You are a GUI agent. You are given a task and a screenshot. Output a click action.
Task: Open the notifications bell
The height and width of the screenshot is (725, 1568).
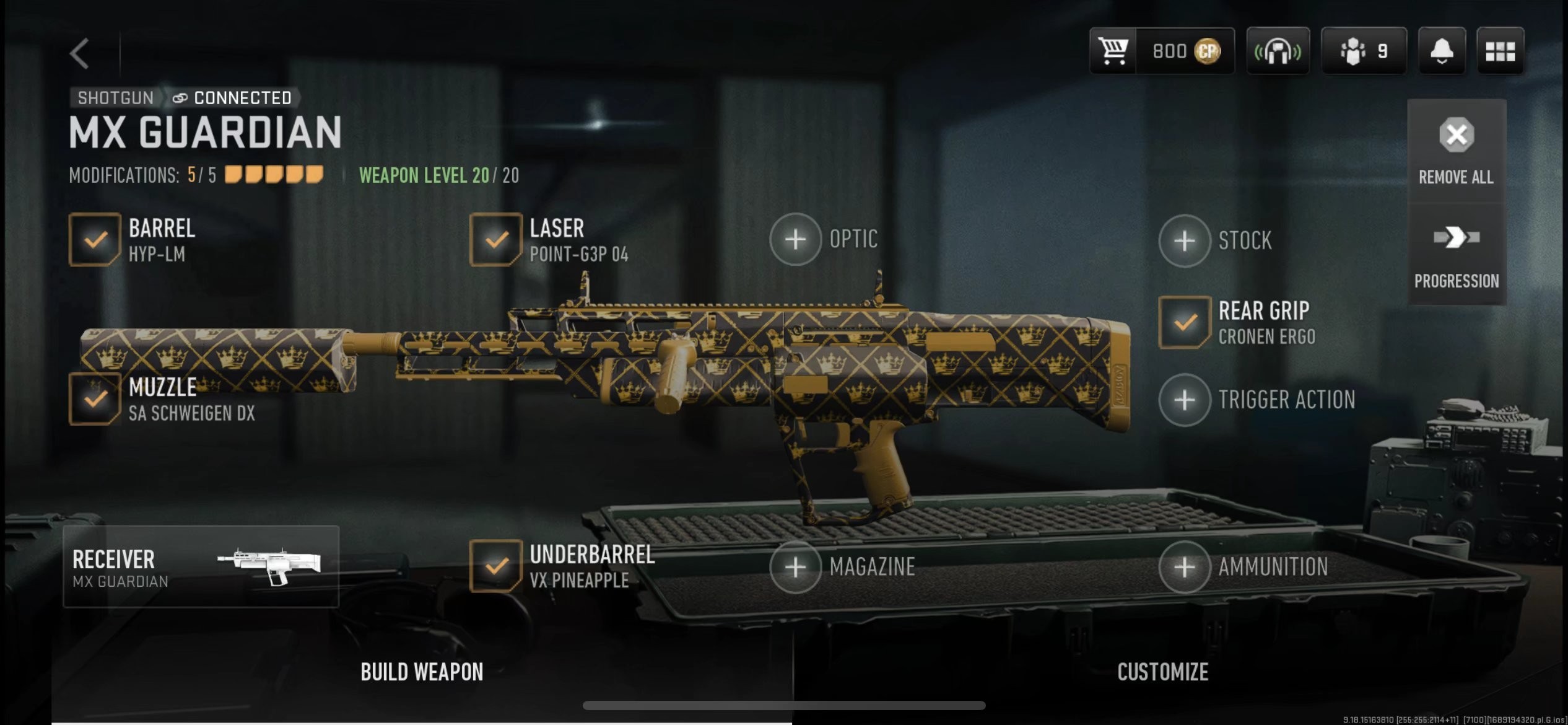(x=1441, y=51)
